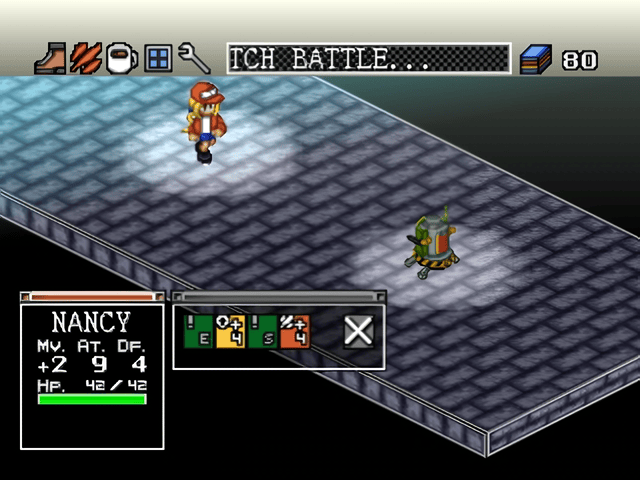Viewport: 640px width, 480px height.
Task: Click the coffee mug icon
Action: click(122, 58)
